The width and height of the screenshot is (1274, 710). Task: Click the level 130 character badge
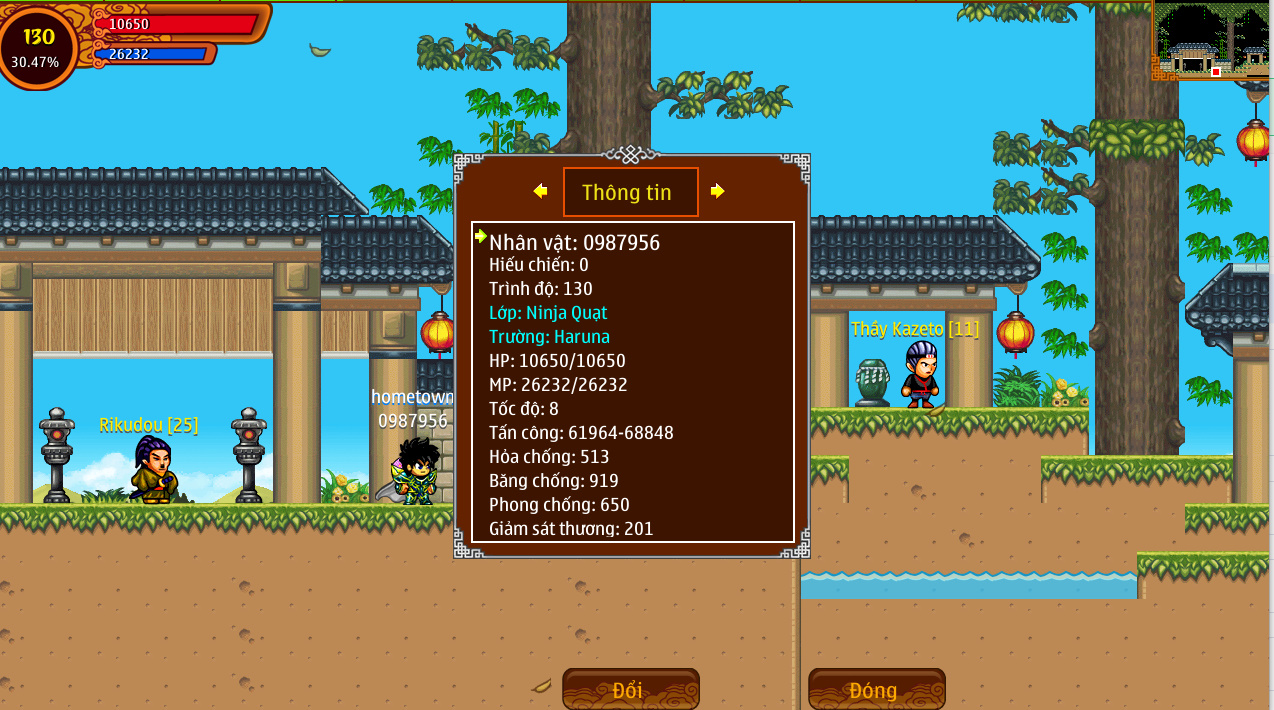(x=39, y=46)
